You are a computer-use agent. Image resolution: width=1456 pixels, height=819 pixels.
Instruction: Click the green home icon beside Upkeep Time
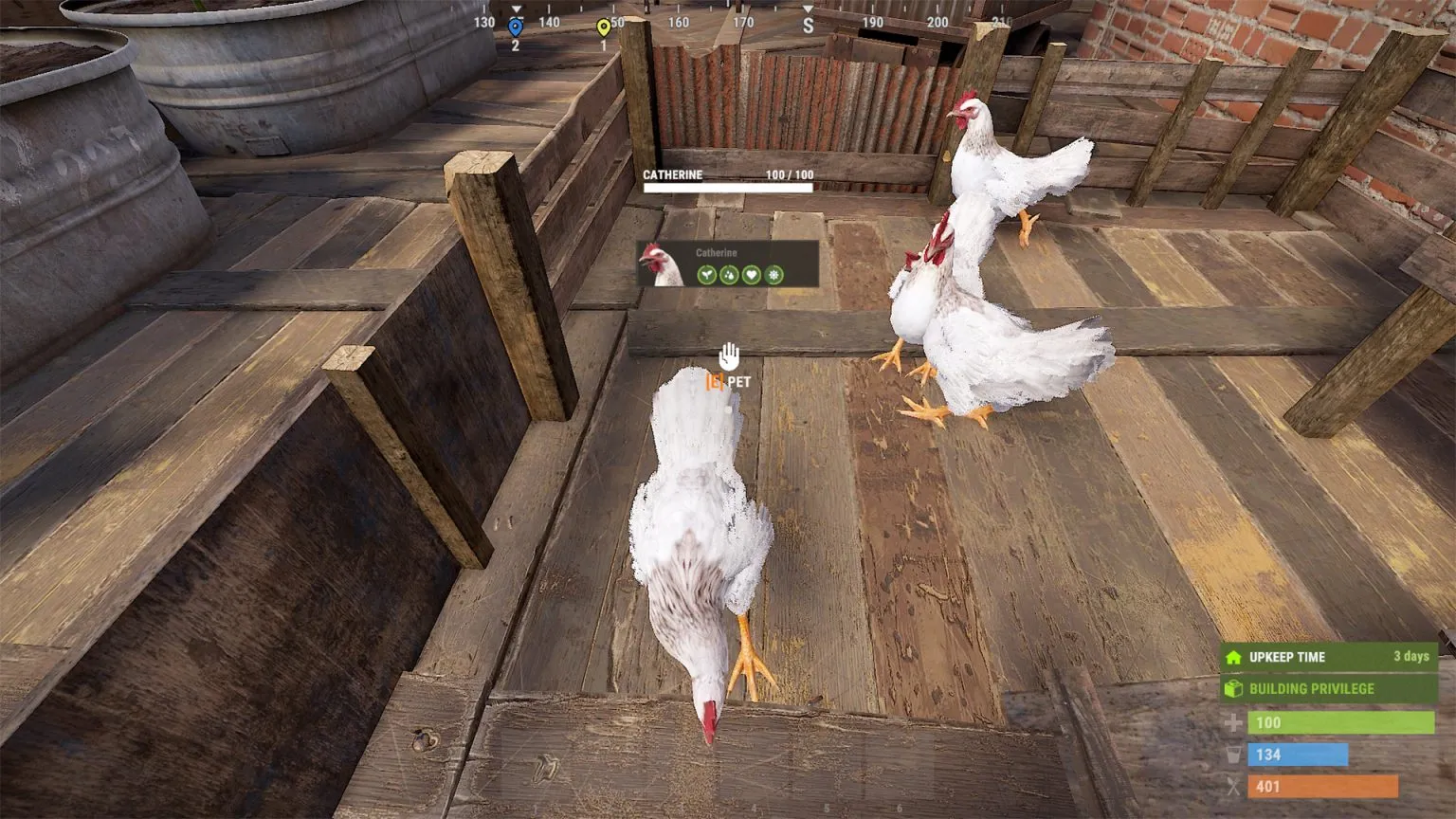click(x=1233, y=655)
